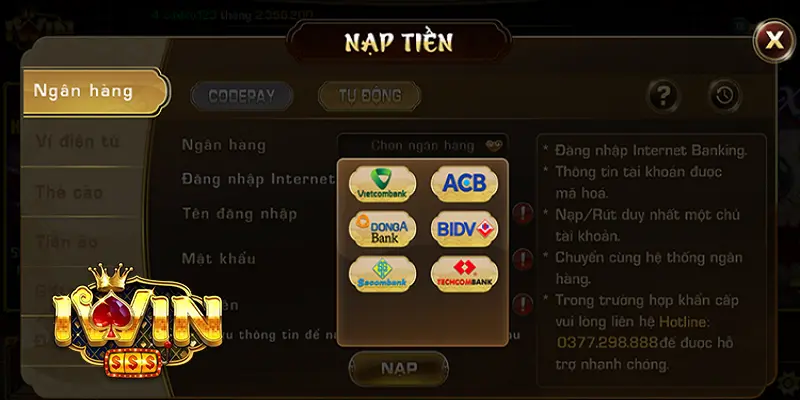This screenshot has height=400, width=800.
Task: Open the Ví điện tử tab
Action: point(78,141)
